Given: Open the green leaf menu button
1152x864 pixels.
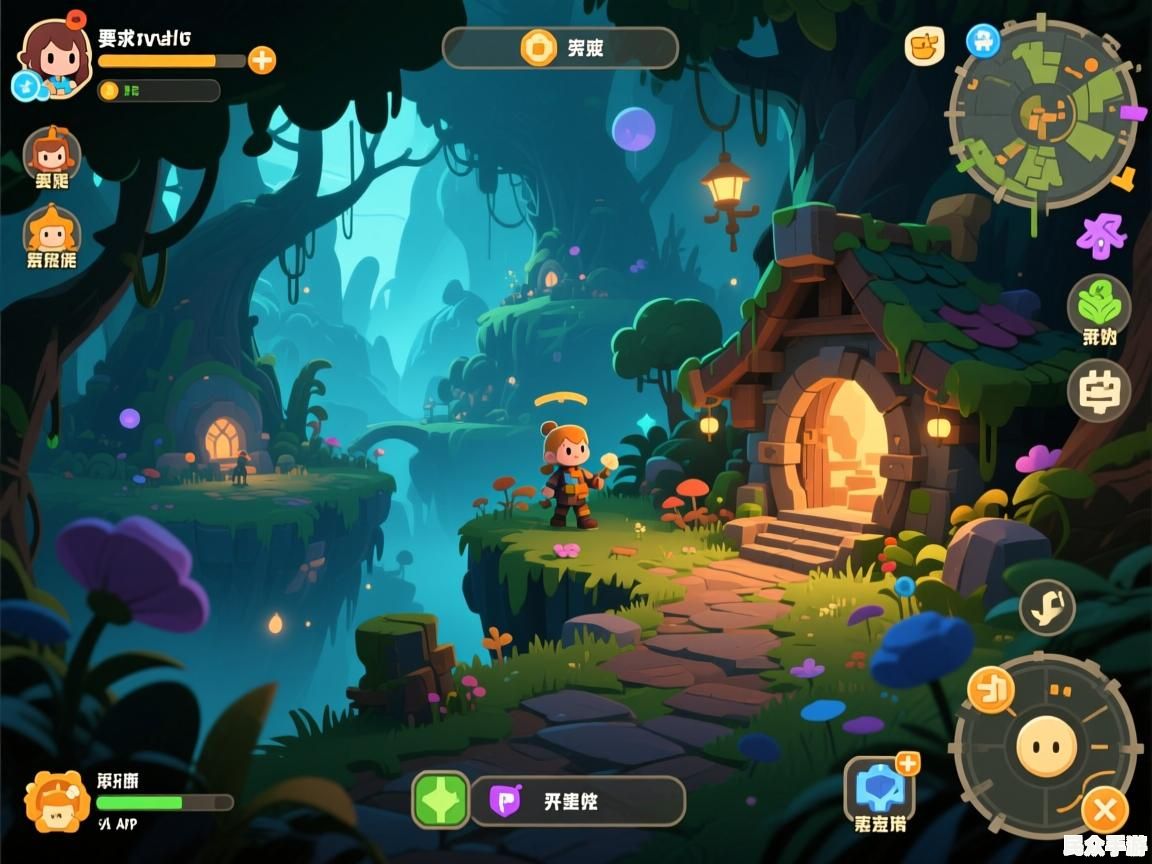Looking at the screenshot, I should click(1098, 305).
